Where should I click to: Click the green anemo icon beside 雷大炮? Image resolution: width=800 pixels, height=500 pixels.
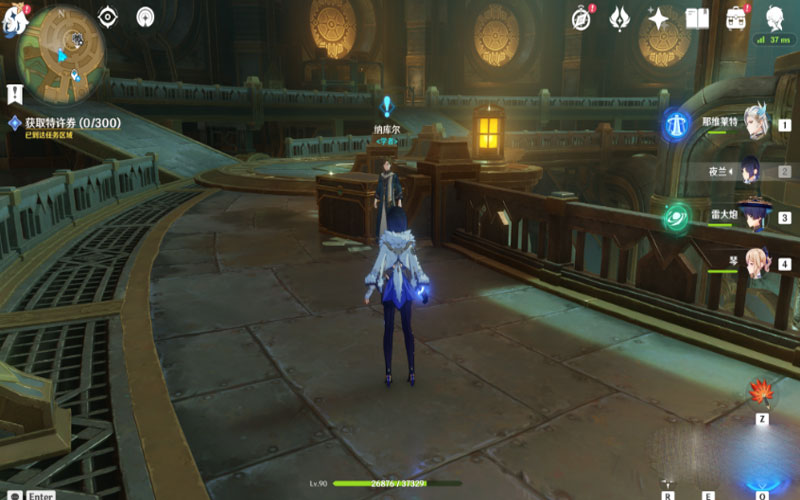[x=676, y=217]
